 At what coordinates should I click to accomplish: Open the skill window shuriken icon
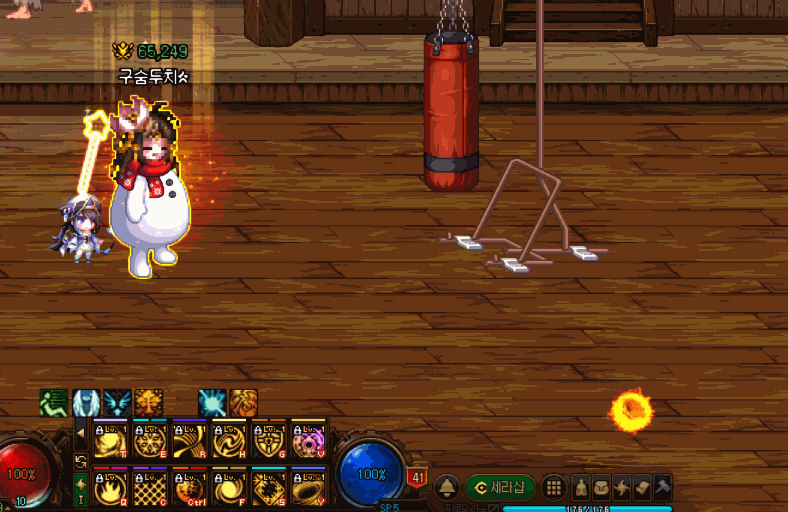[622, 488]
